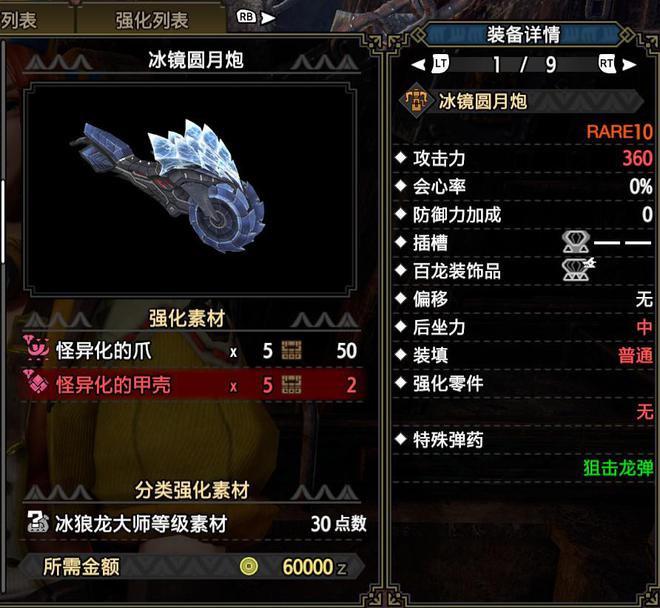The width and height of the screenshot is (660, 608).
Task: Go to the next 装备详情 page arrow
Action: tap(629, 64)
